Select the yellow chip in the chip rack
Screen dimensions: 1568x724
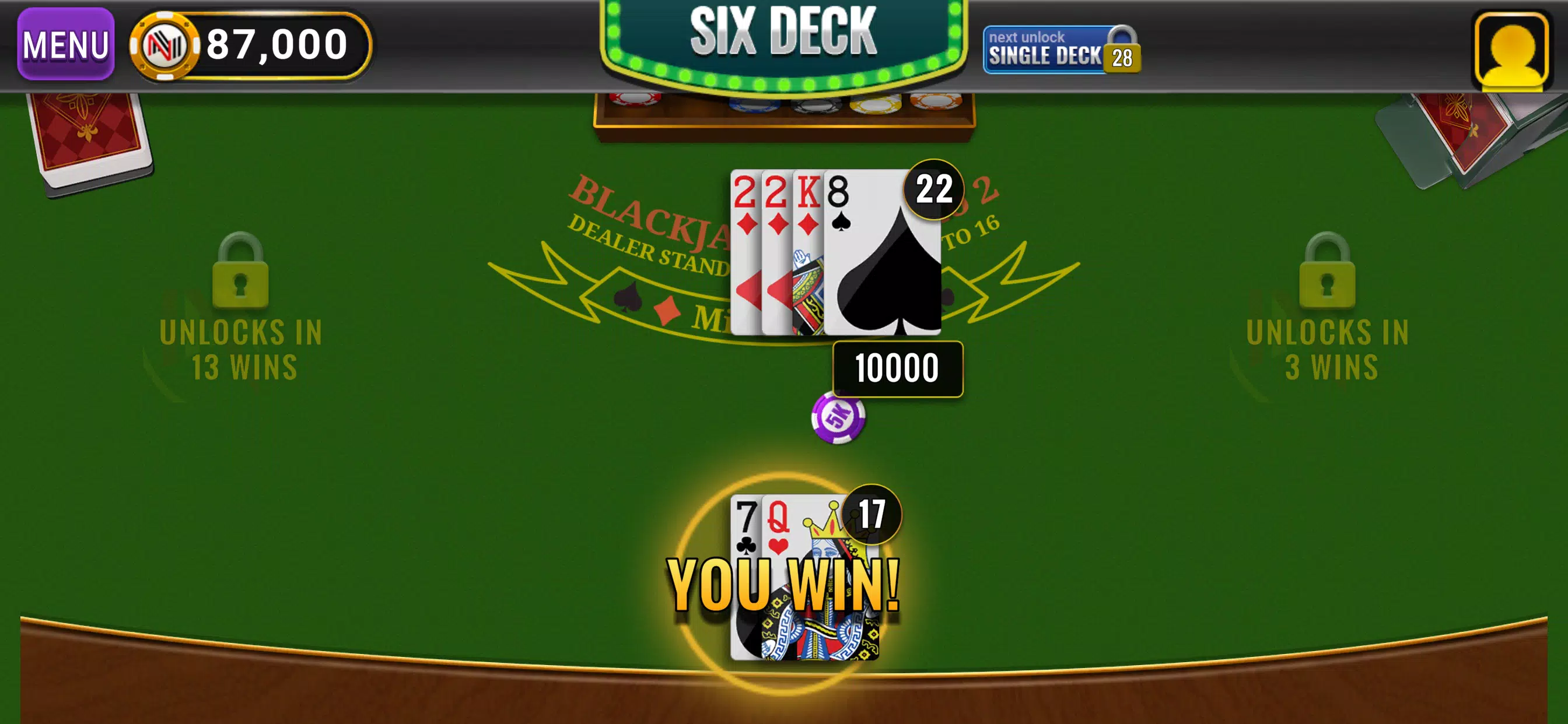point(877,105)
